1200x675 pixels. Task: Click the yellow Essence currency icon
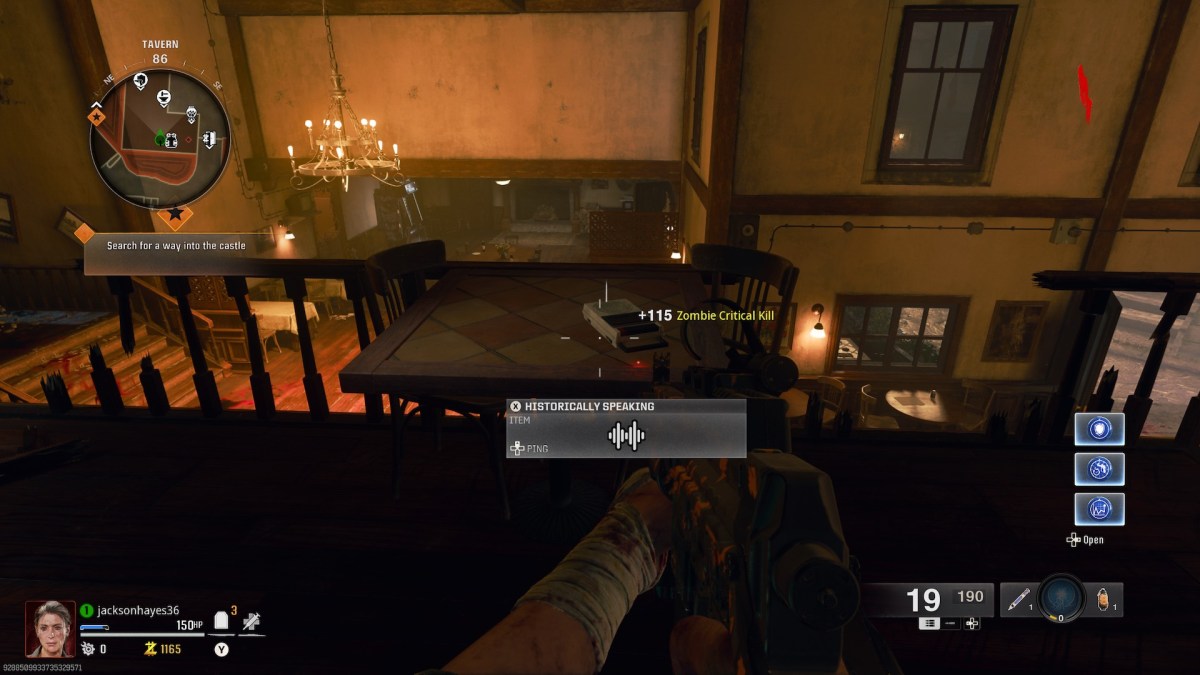[150, 649]
